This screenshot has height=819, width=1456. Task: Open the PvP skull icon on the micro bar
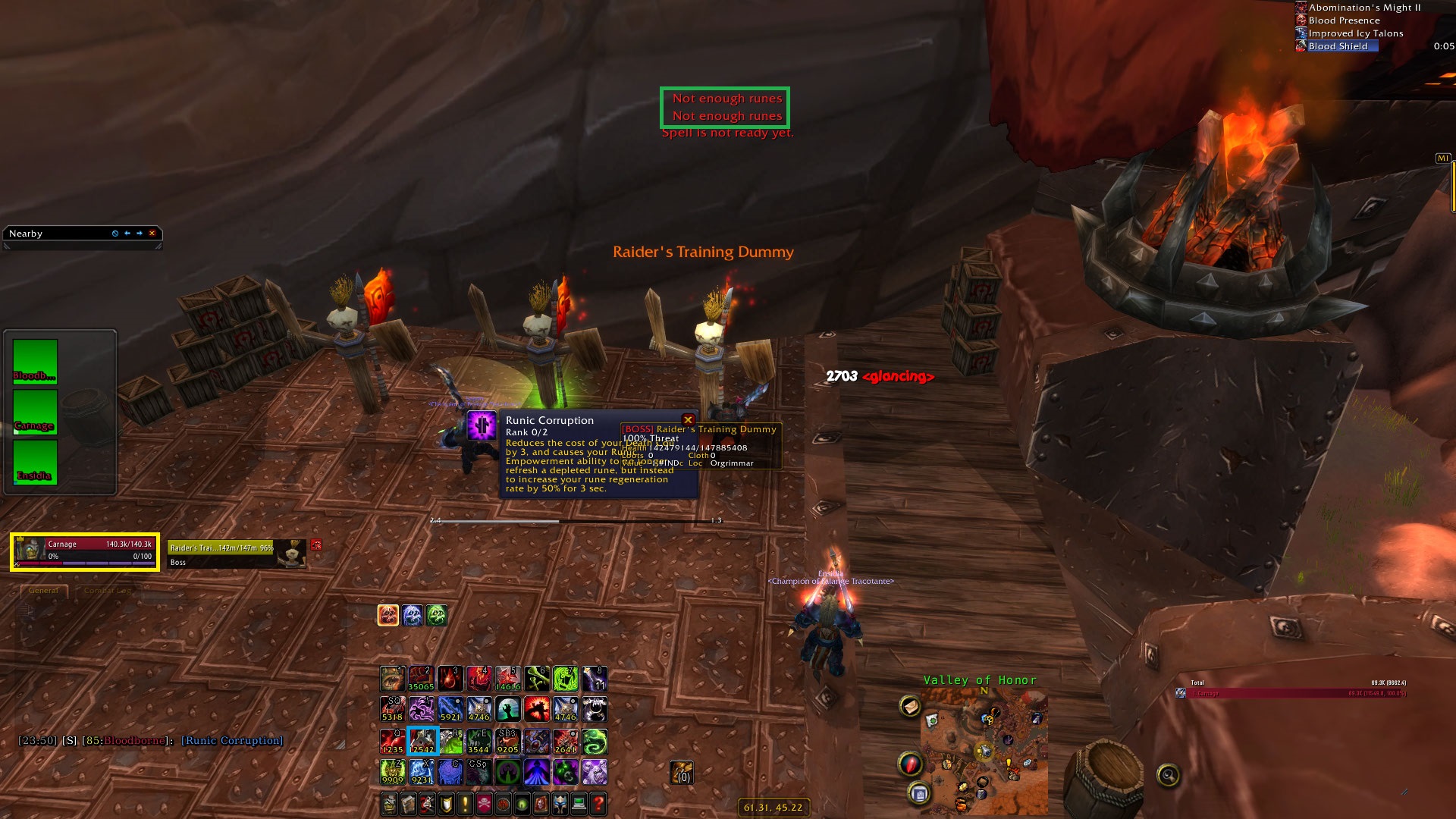coord(484,802)
